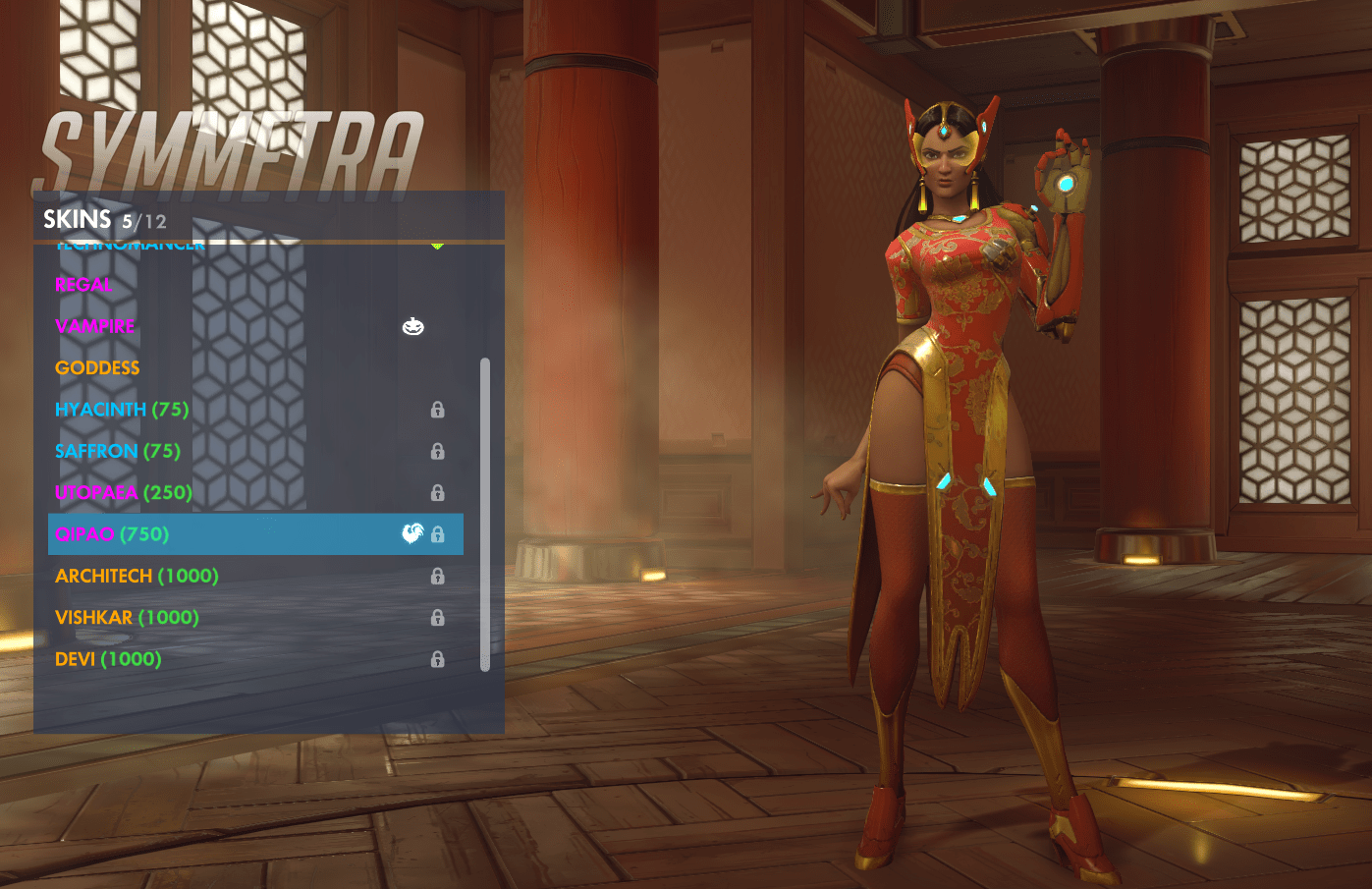This screenshot has height=889, width=1372.
Task: Click the lock icon next to Architech
Action: (x=436, y=576)
